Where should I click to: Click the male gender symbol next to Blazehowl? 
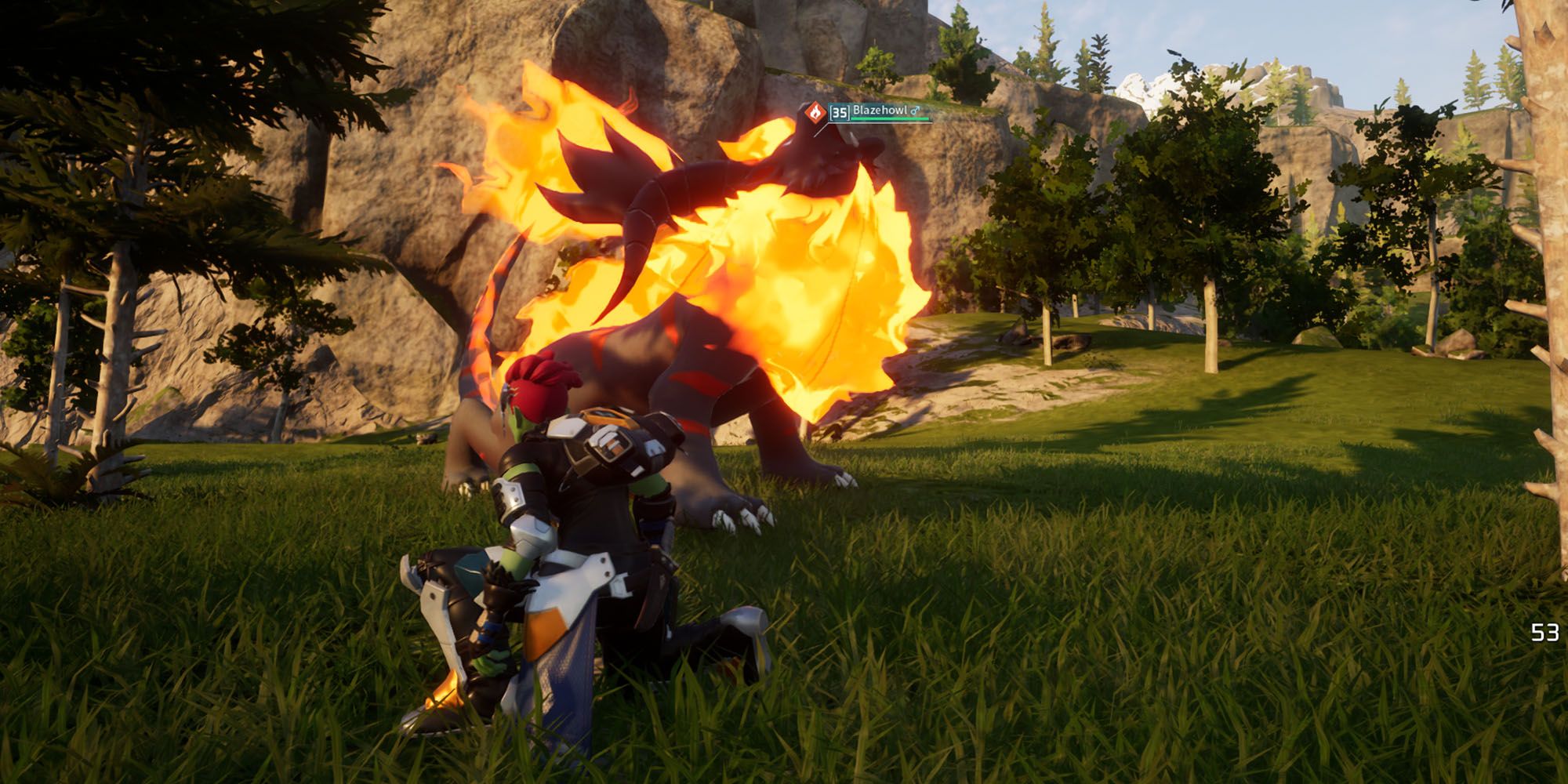[x=915, y=111]
